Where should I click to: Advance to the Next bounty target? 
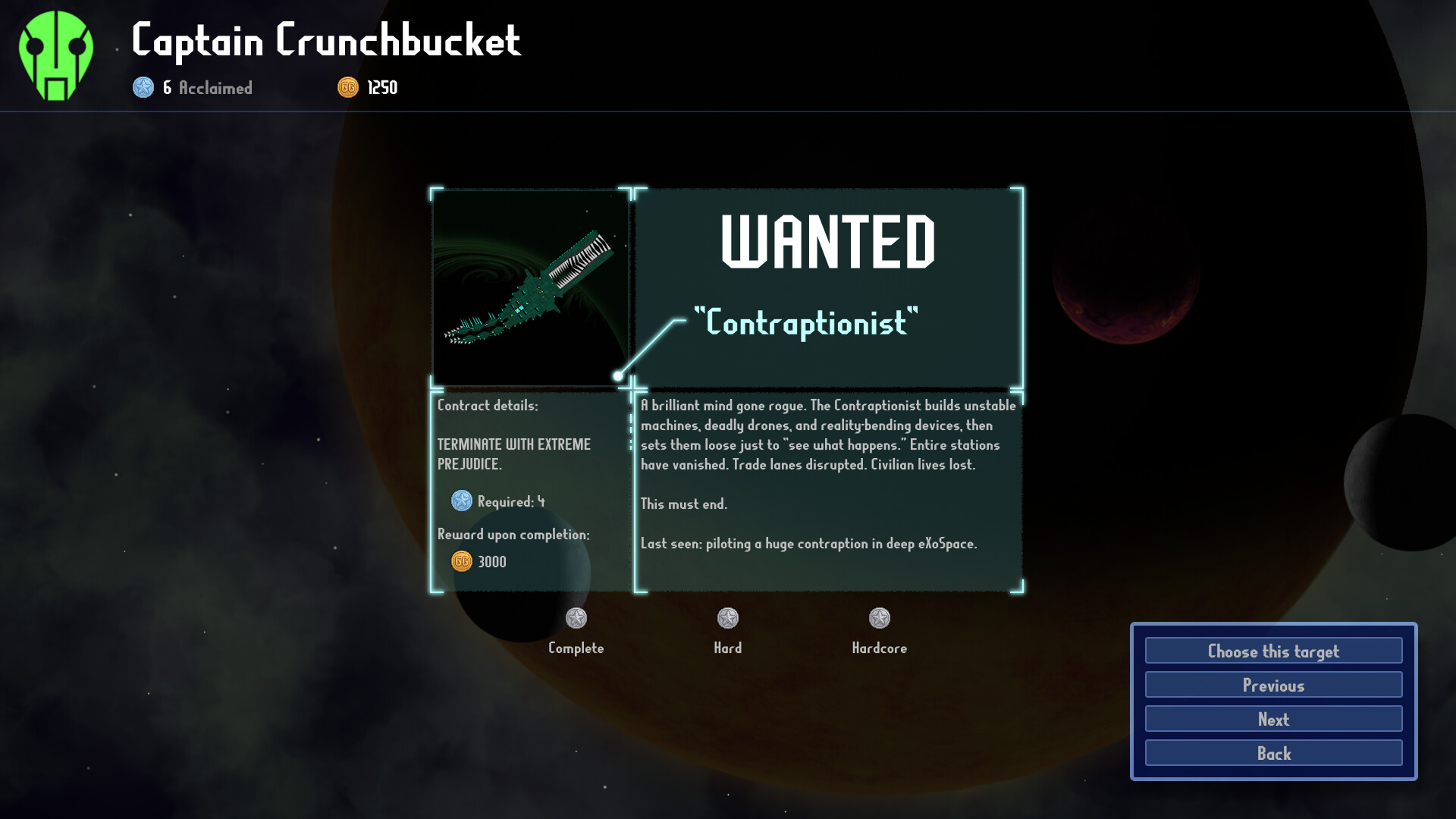1272,719
